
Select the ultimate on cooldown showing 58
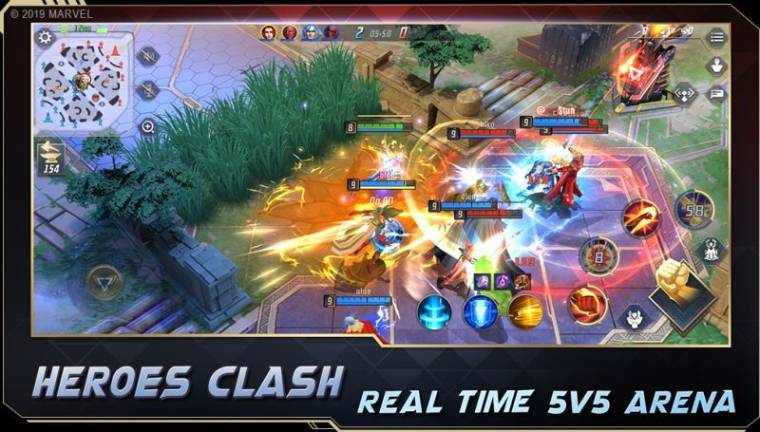pyautogui.click(x=693, y=209)
